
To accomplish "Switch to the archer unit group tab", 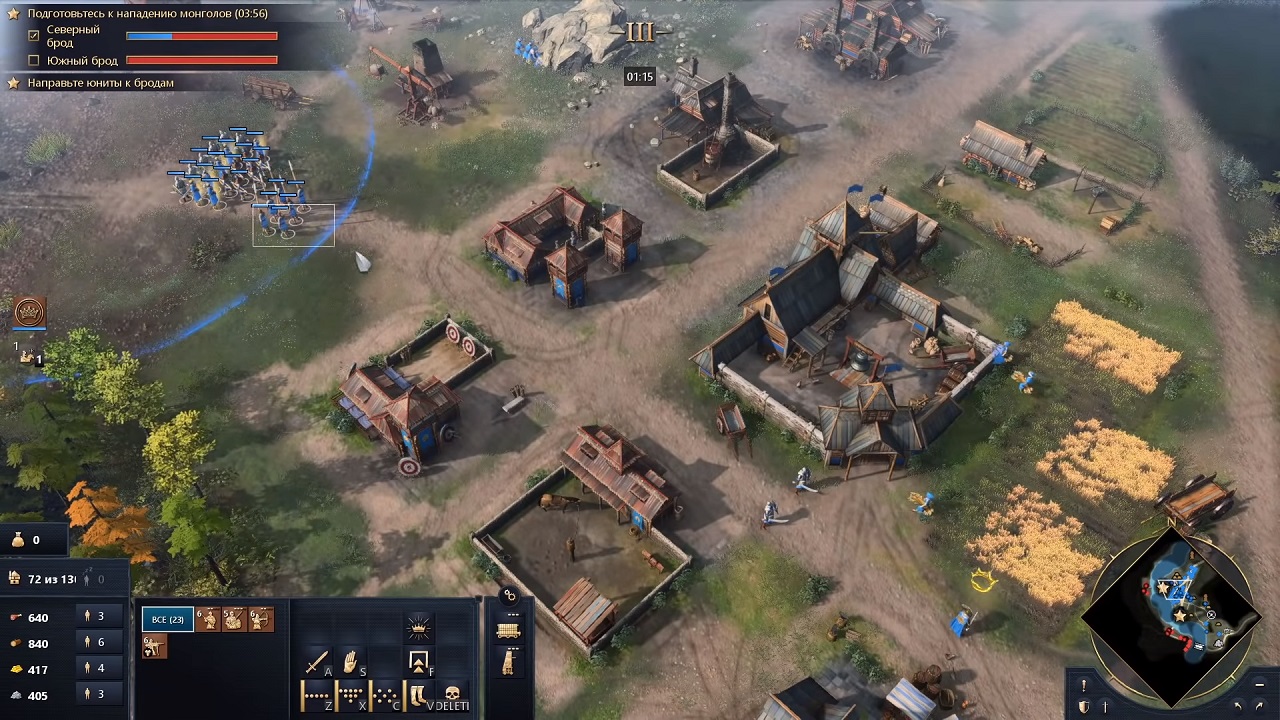I will click(x=261, y=620).
